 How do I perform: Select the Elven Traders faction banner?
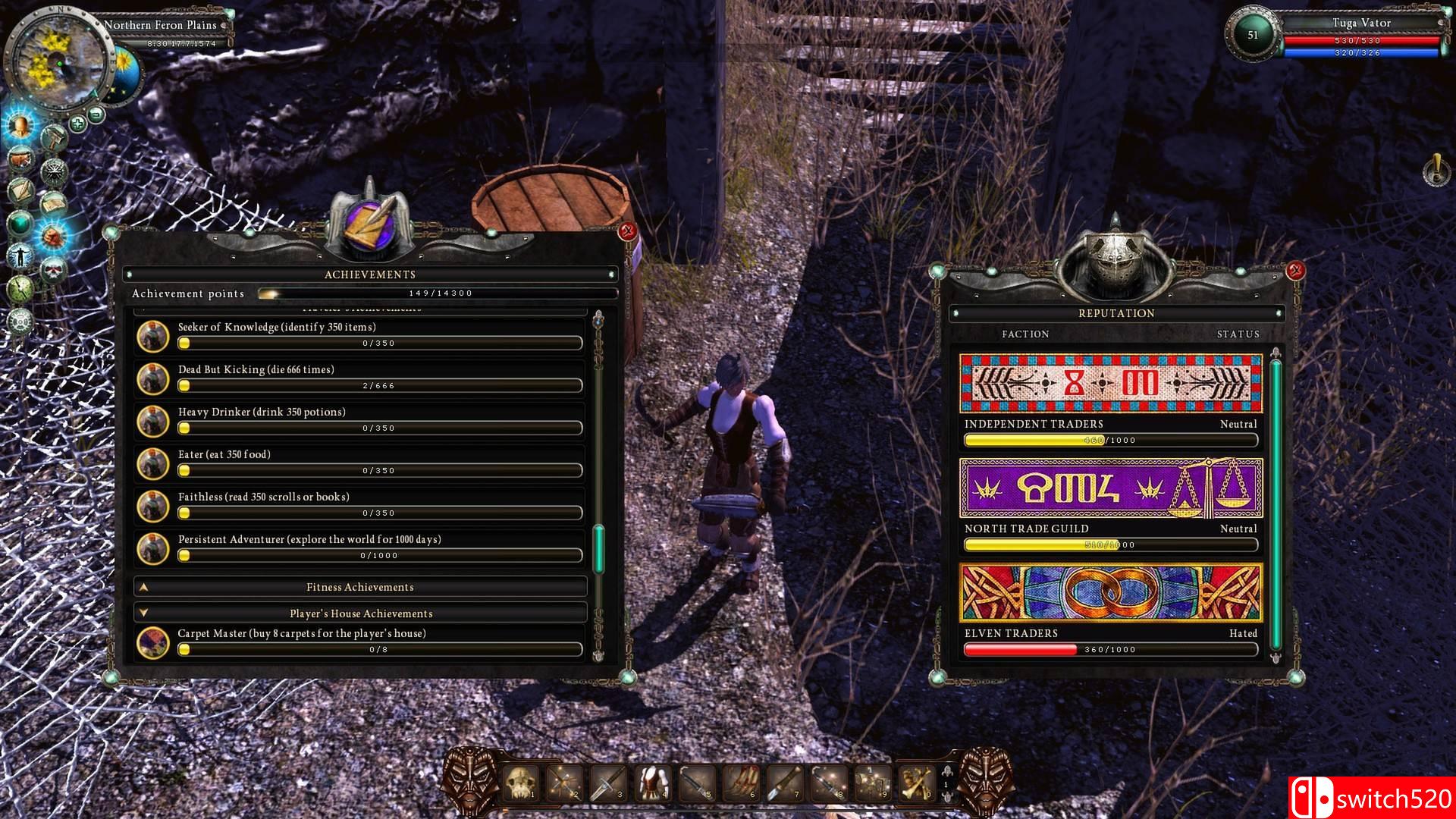click(x=1111, y=592)
